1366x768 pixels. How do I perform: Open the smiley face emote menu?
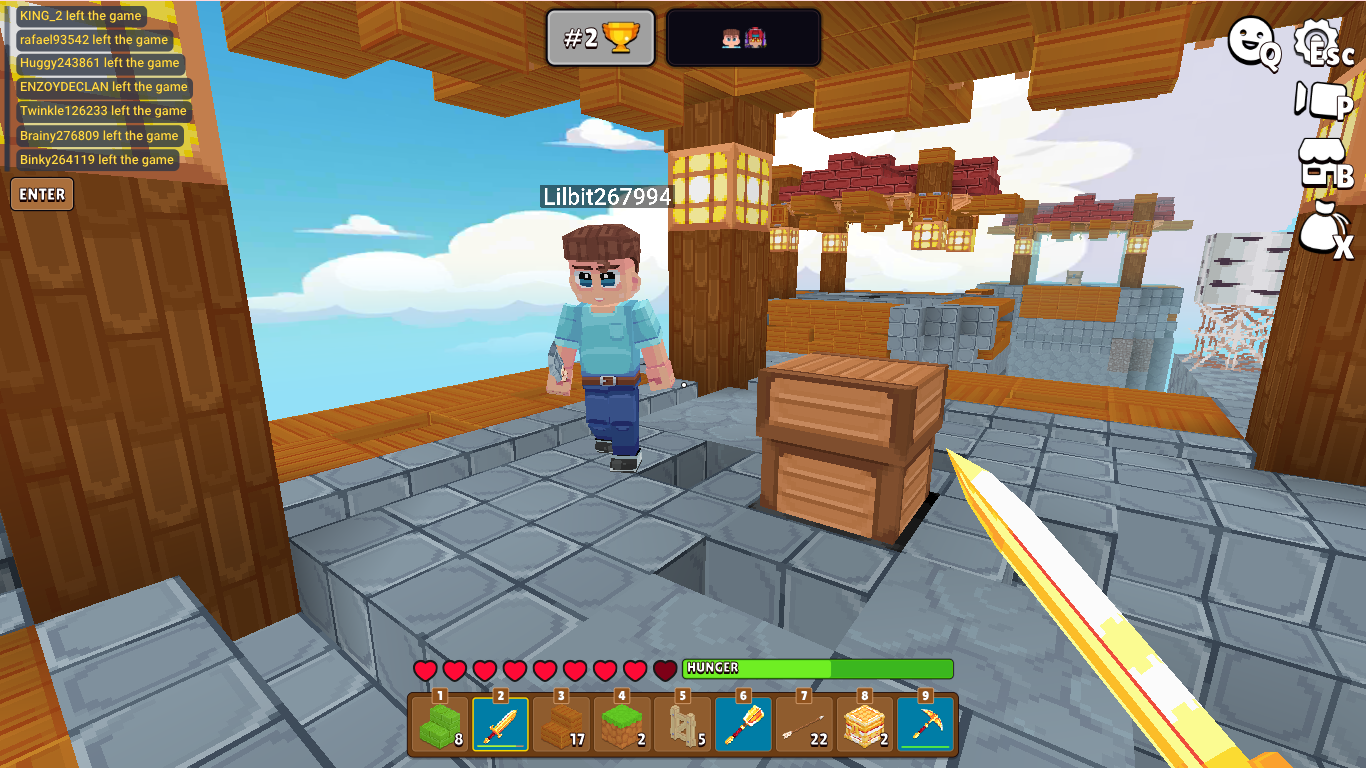click(x=1253, y=44)
